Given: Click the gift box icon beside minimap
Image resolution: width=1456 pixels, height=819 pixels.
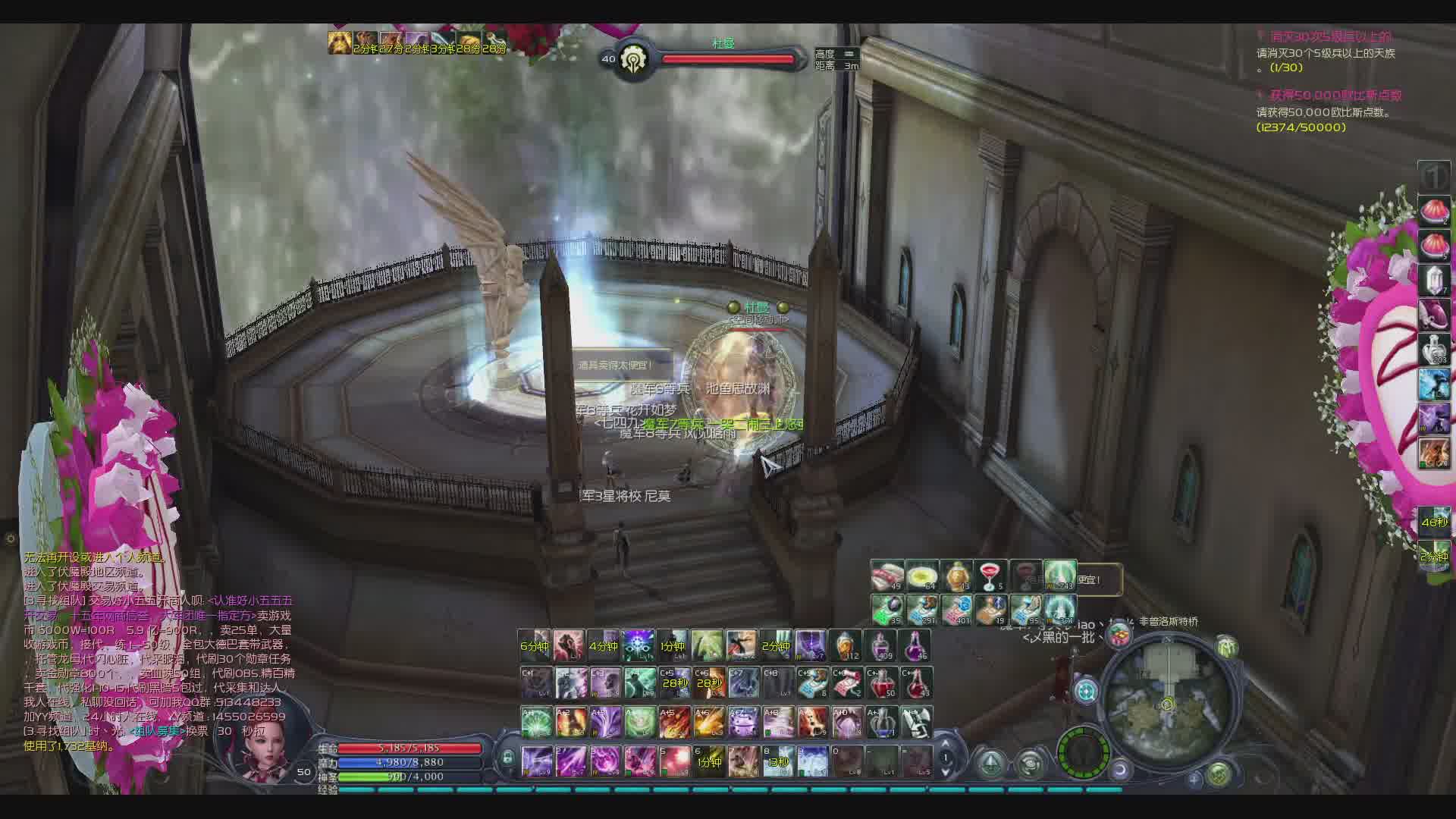Looking at the screenshot, I should click(1119, 635).
